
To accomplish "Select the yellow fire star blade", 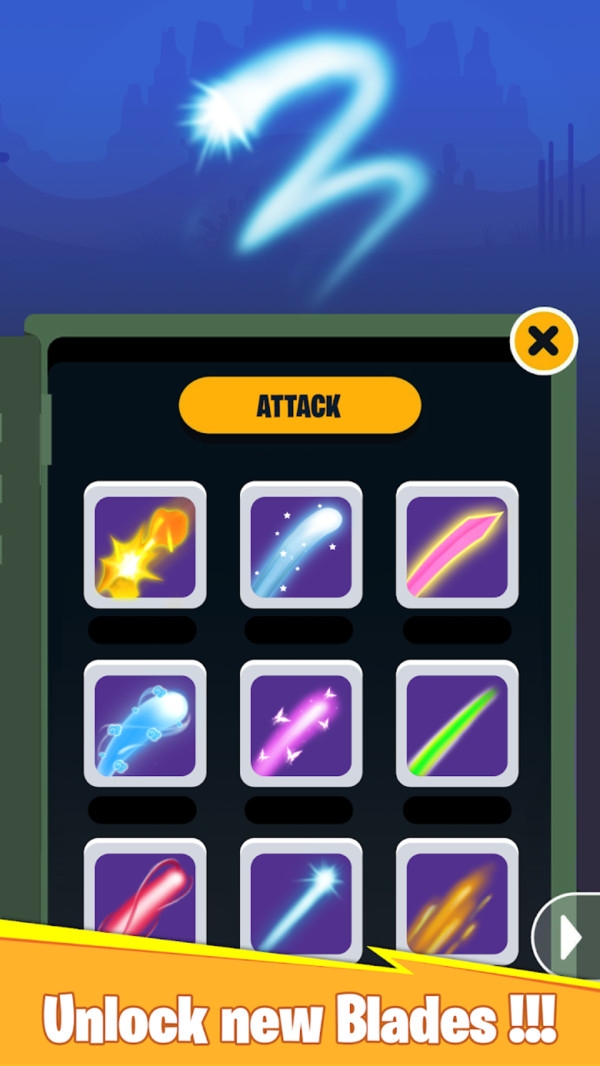I will tap(145, 545).
